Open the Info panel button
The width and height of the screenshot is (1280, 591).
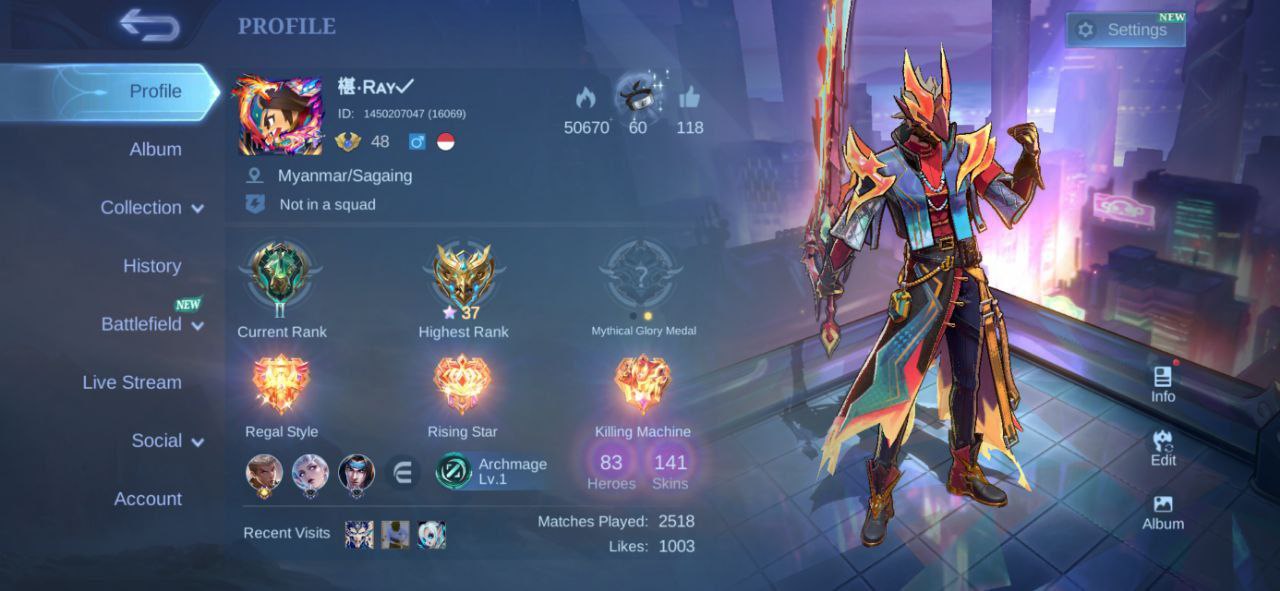click(x=1163, y=383)
